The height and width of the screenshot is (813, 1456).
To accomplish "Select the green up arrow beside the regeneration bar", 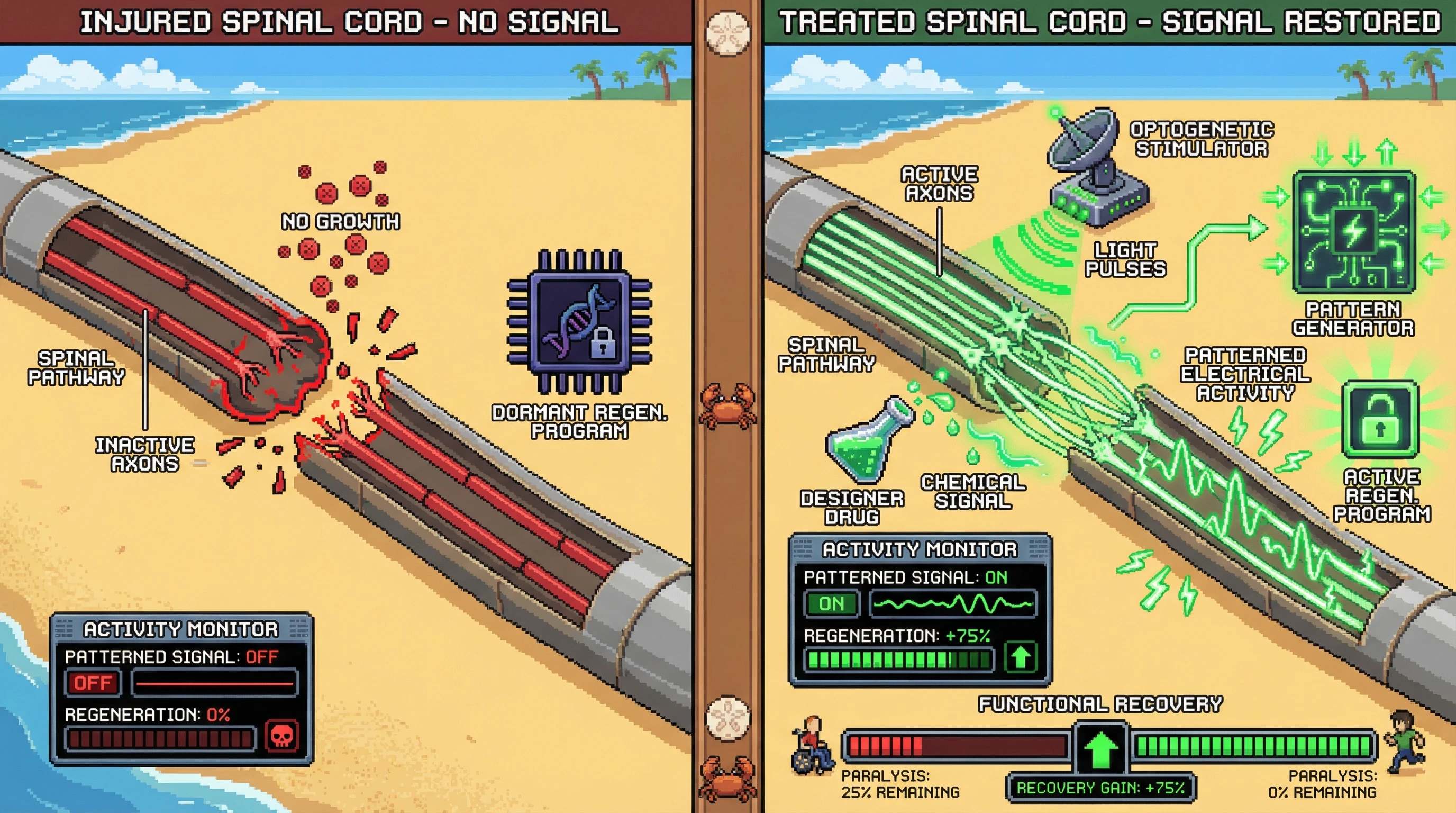I will [x=1020, y=657].
